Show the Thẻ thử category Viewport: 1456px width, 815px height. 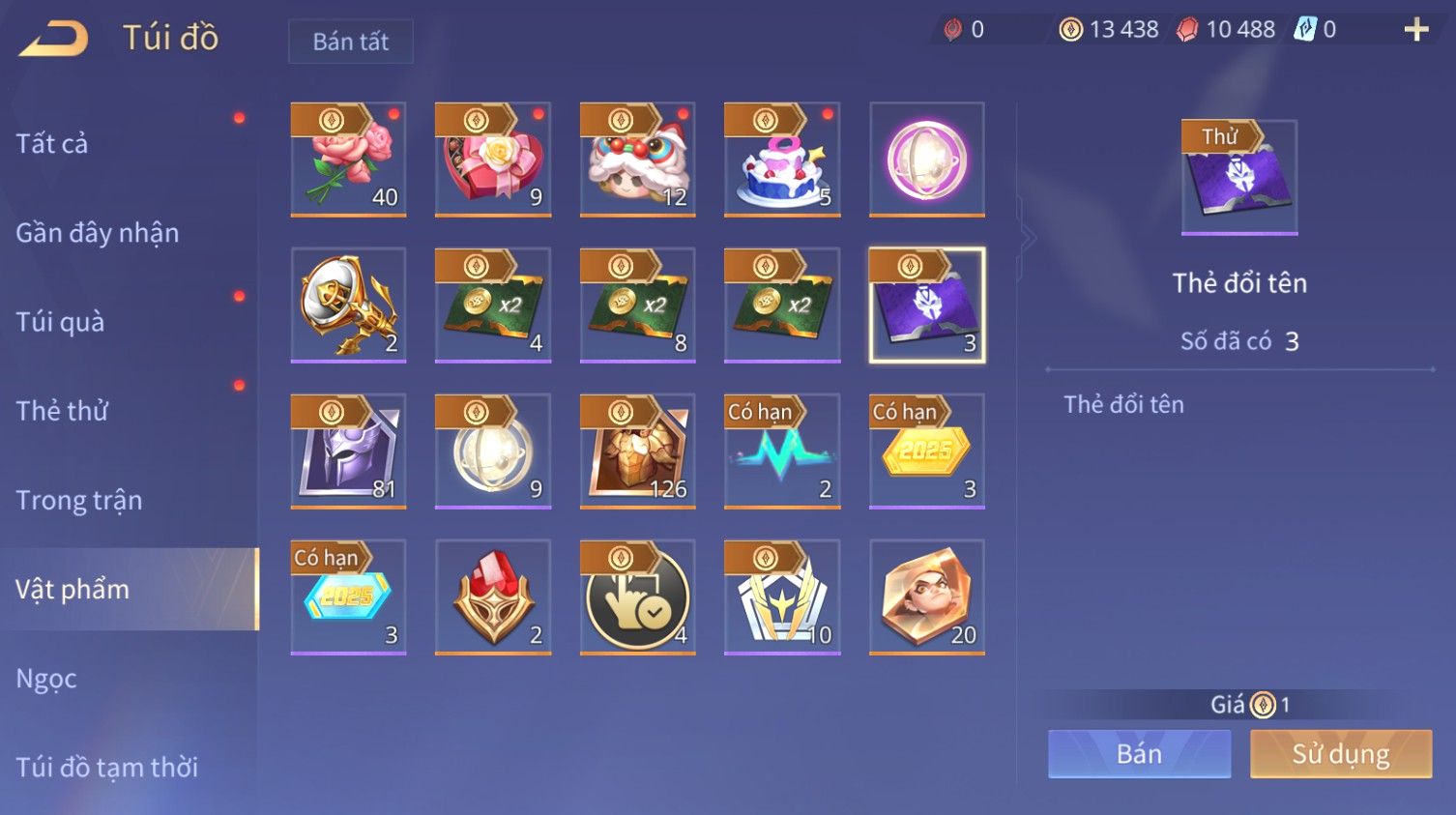click(62, 411)
